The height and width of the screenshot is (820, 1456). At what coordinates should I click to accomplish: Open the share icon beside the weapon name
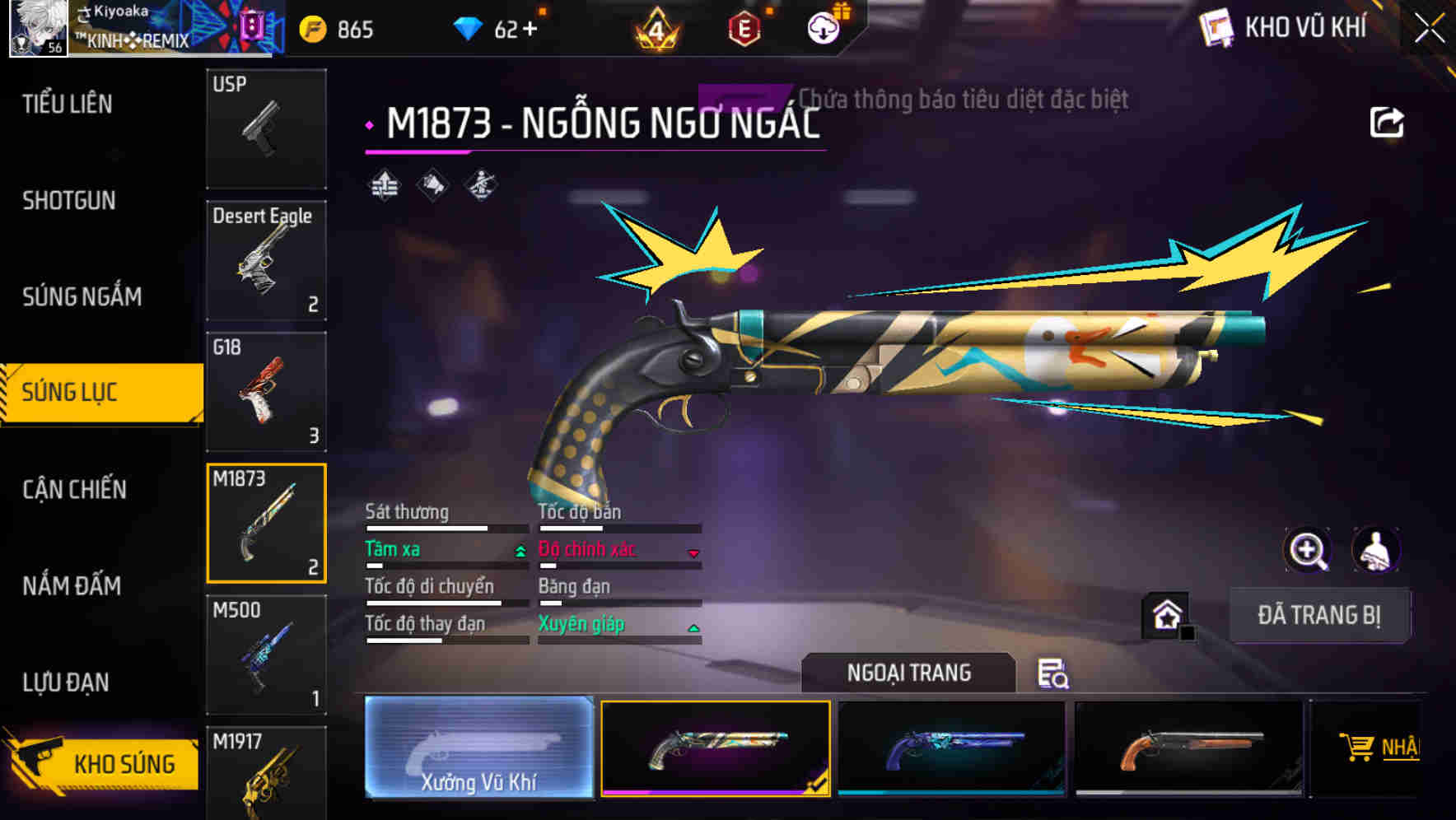coord(1388,120)
